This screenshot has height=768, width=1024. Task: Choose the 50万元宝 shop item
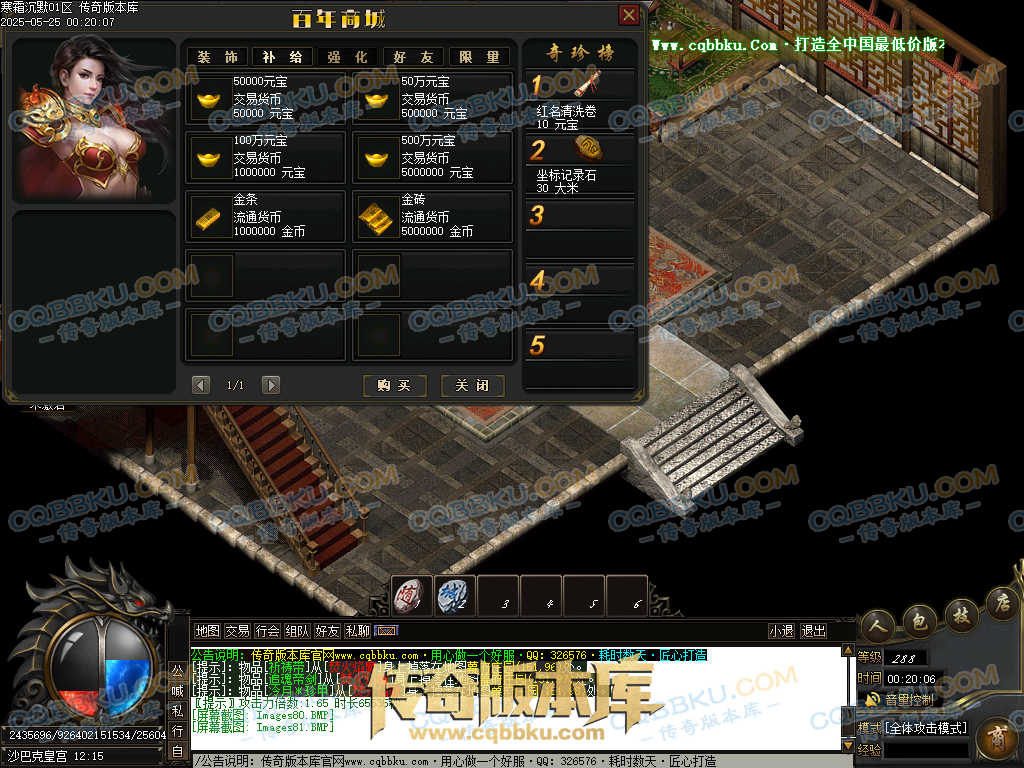[433, 99]
